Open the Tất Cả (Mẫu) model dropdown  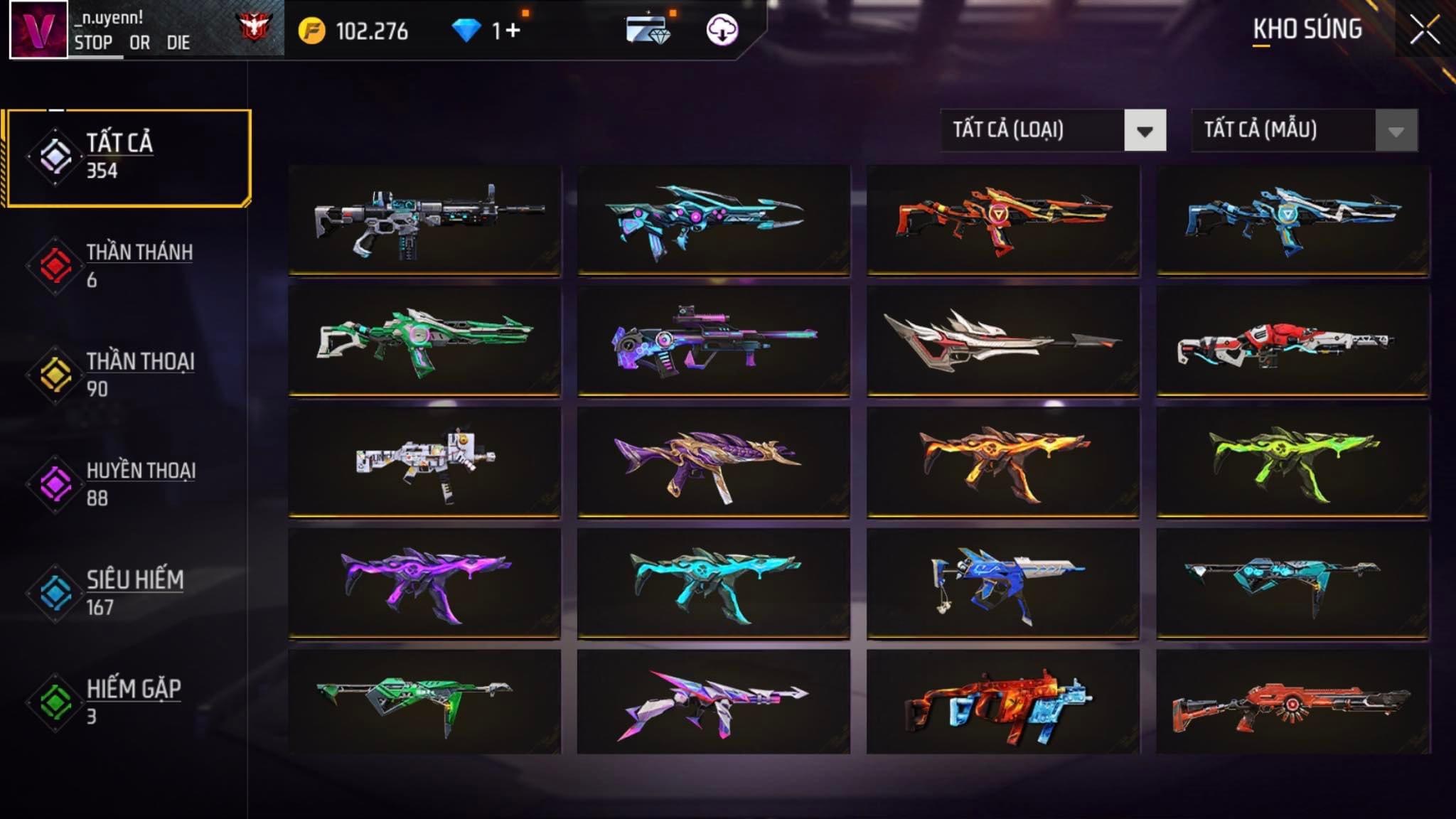(x=1396, y=131)
